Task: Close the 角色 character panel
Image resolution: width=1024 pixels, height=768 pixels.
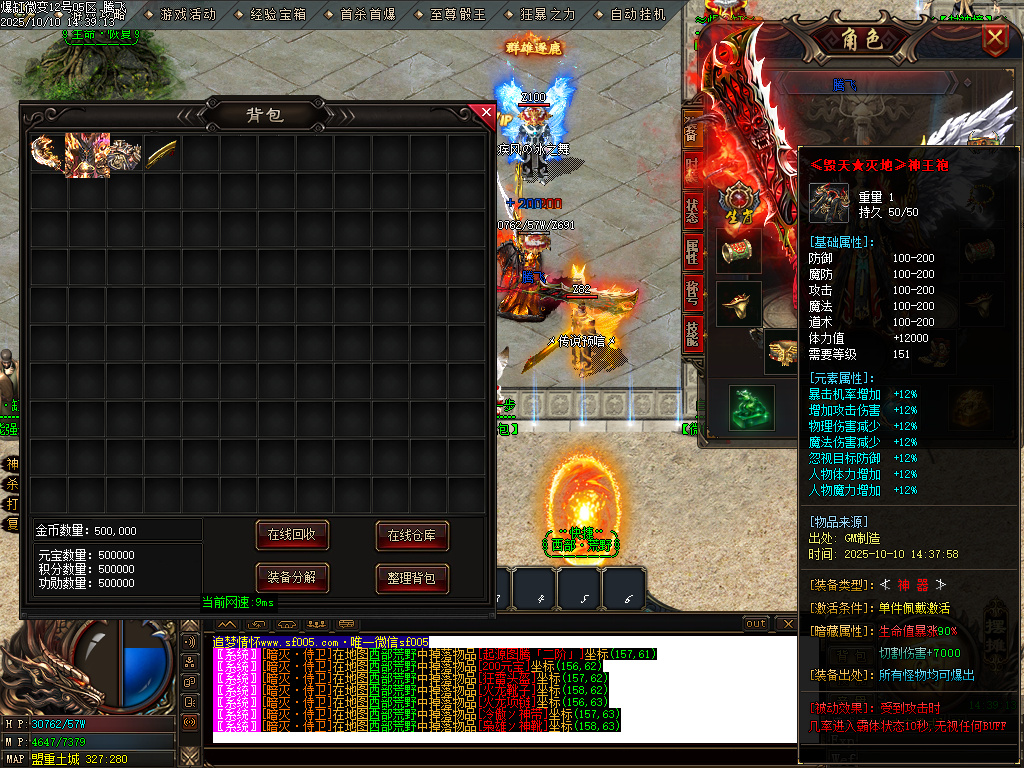Action: (995, 40)
